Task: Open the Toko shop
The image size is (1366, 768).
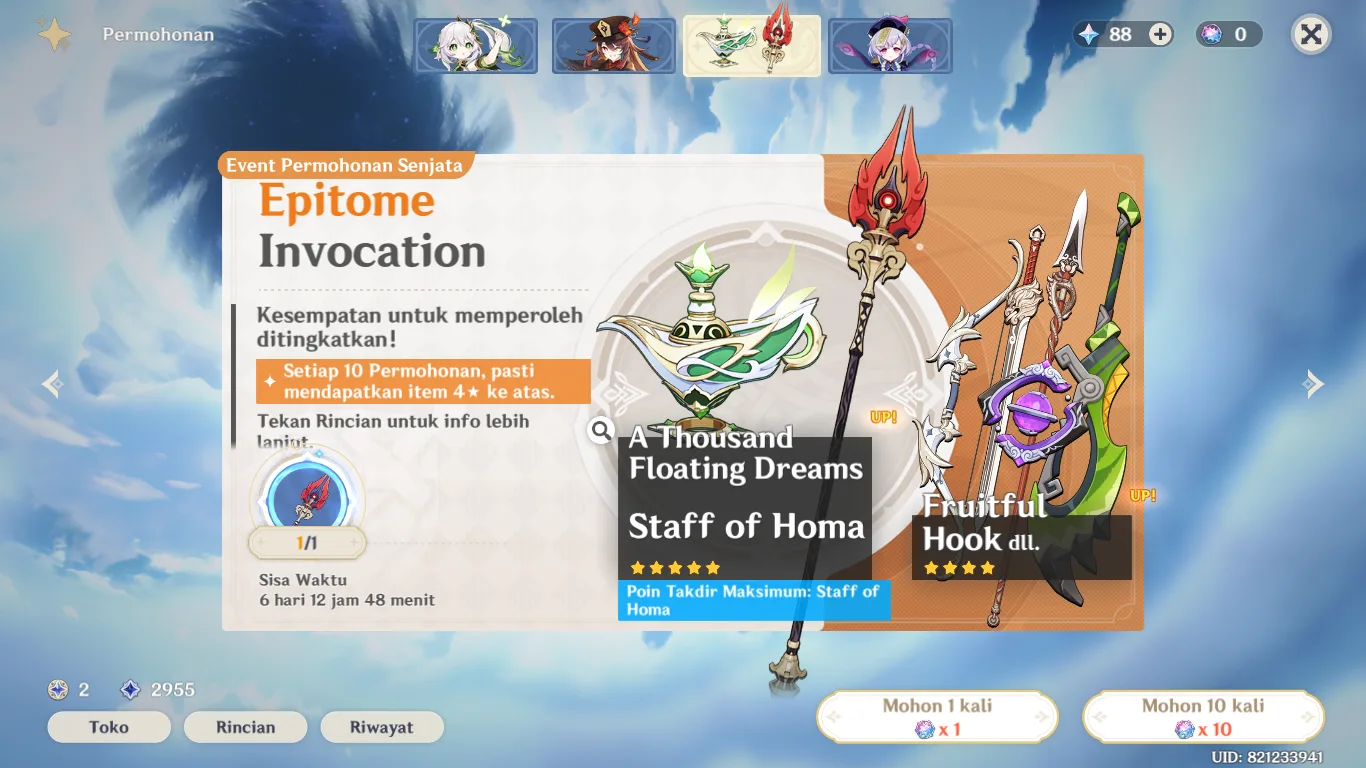Action: (109, 727)
